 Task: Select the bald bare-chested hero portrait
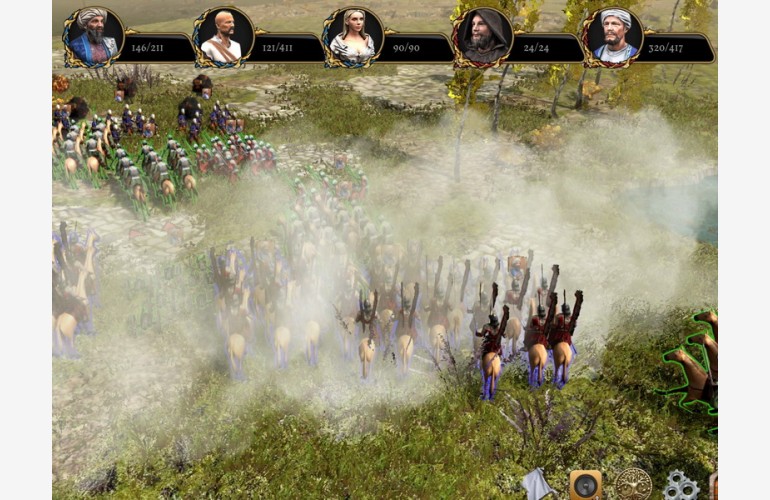coord(222,38)
